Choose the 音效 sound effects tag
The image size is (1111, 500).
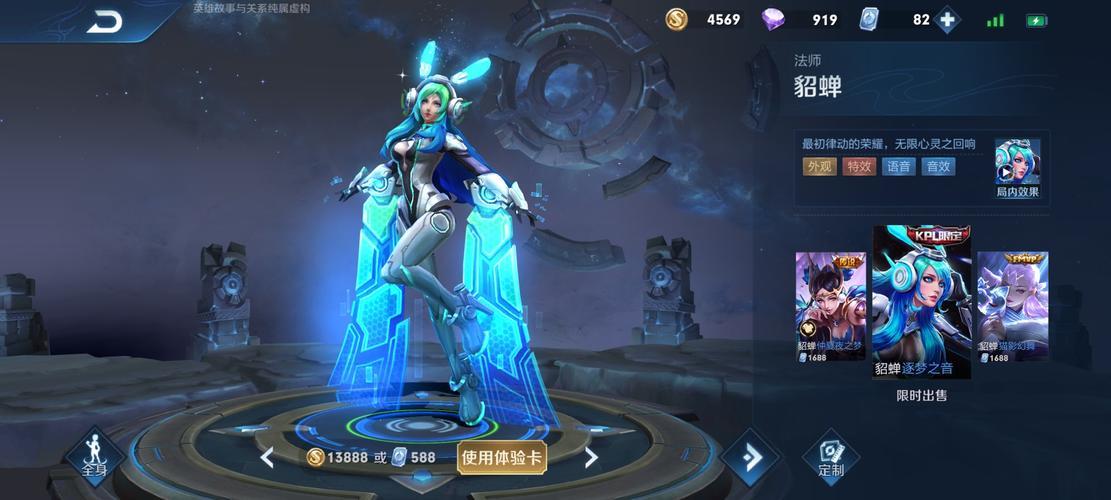(938, 167)
